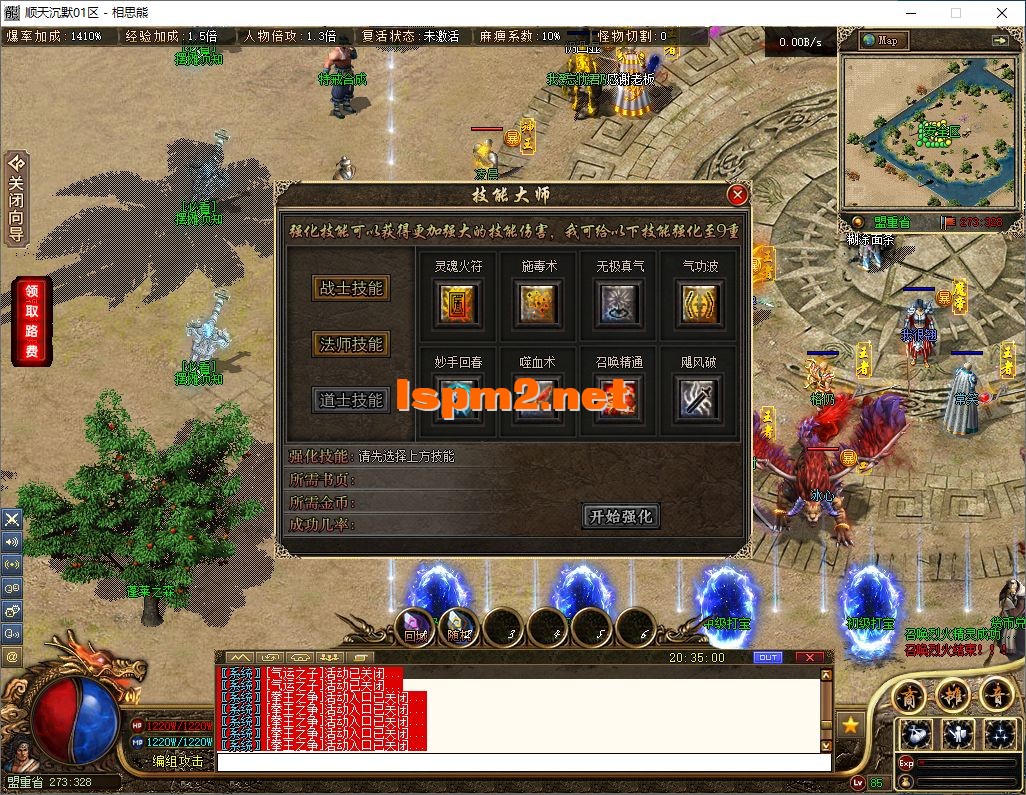Switch to 法师技能 mage skills
The width and height of the screenshot is (1026, 795).
[350, 344]
